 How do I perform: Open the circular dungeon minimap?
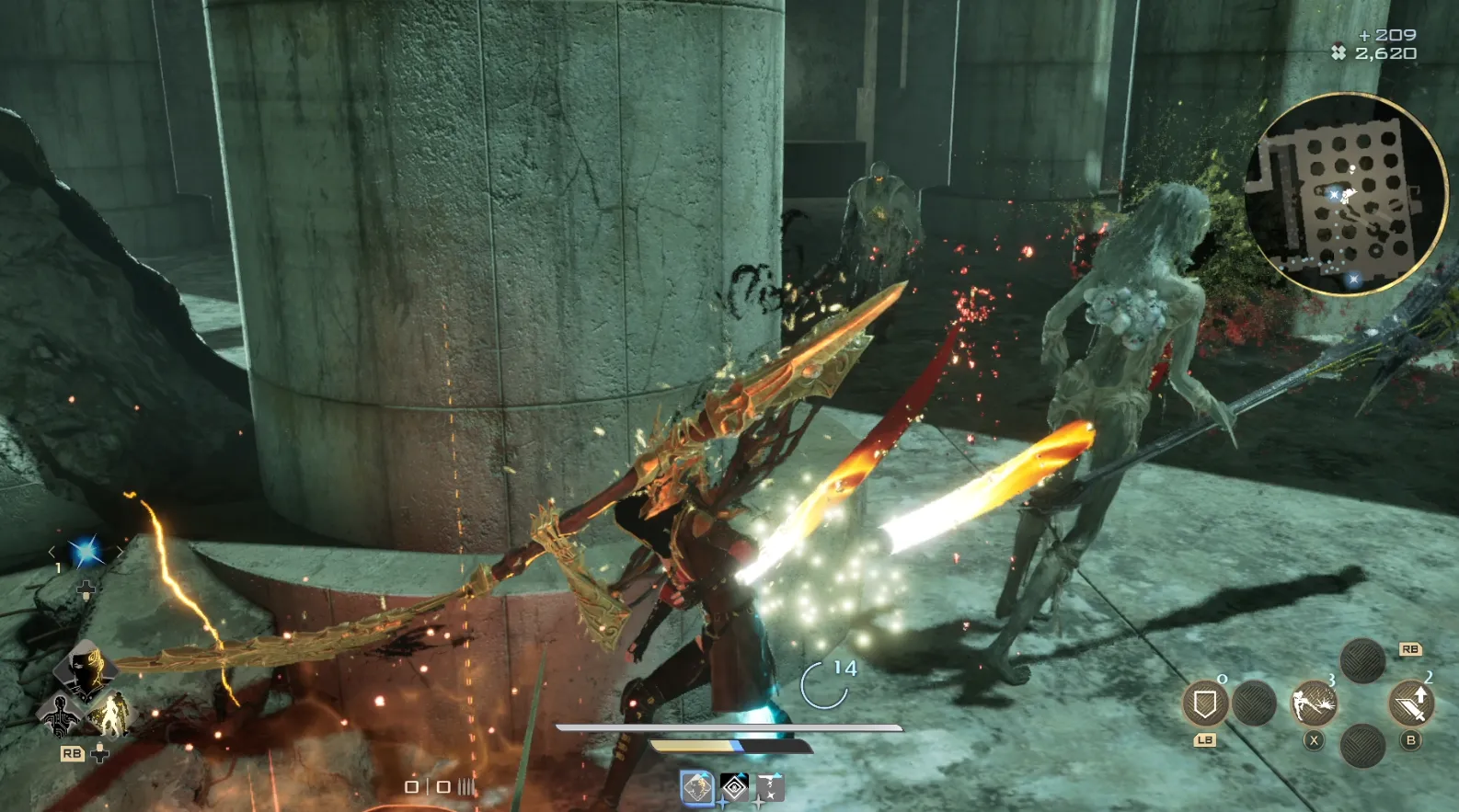[x=1346, y=194]
